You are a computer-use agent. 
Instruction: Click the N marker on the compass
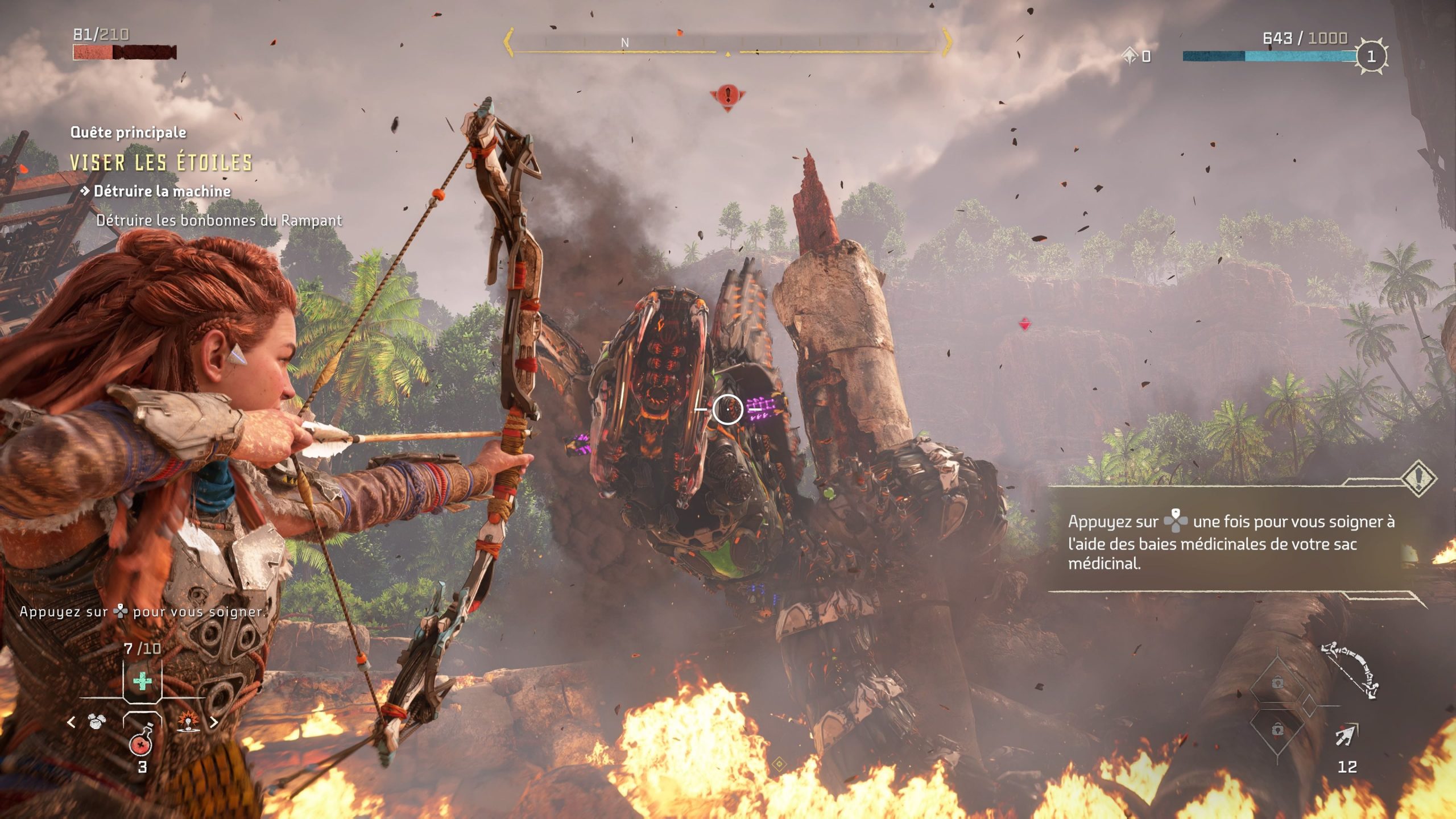(626, 42)
